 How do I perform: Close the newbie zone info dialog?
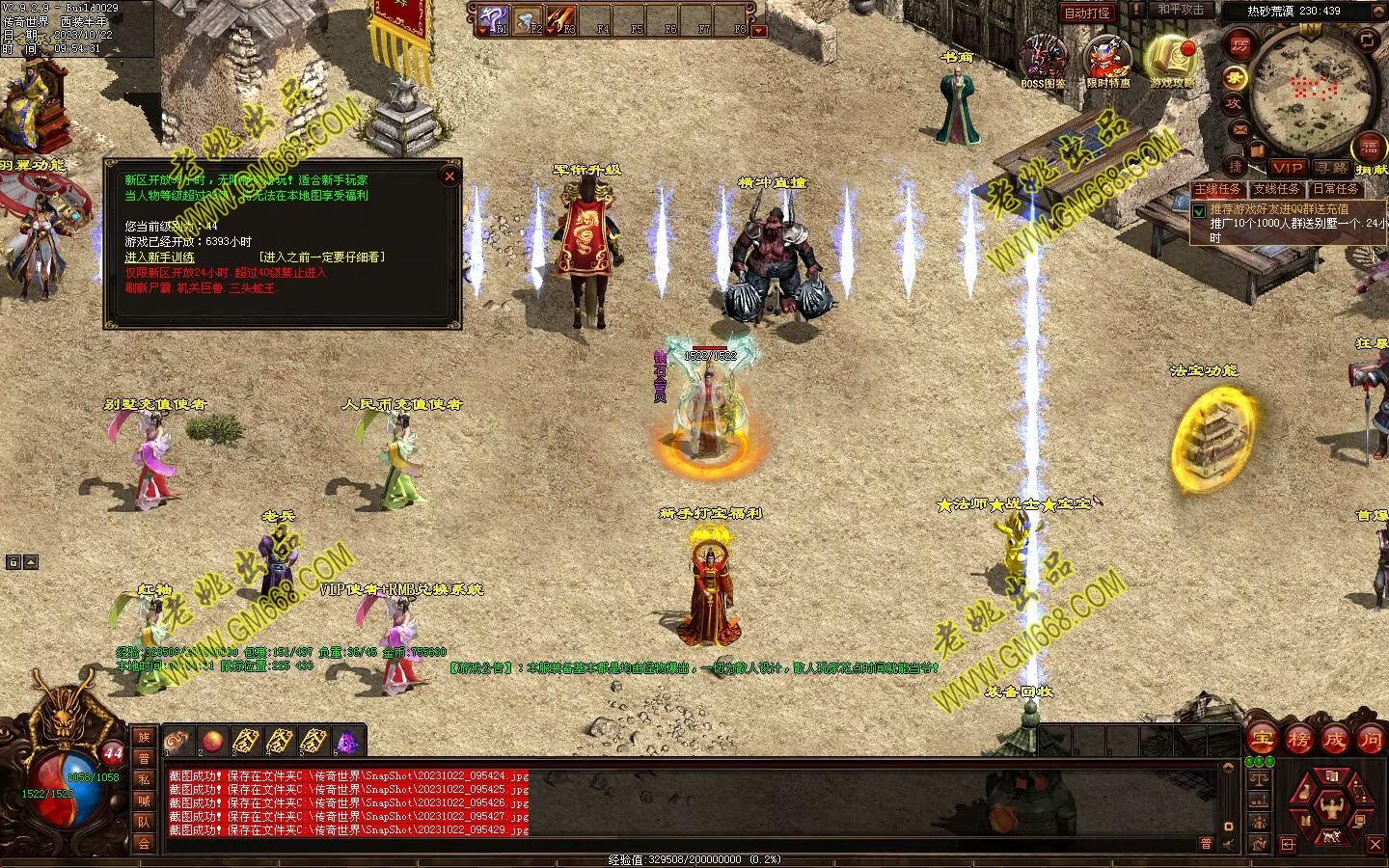point(449,176)
